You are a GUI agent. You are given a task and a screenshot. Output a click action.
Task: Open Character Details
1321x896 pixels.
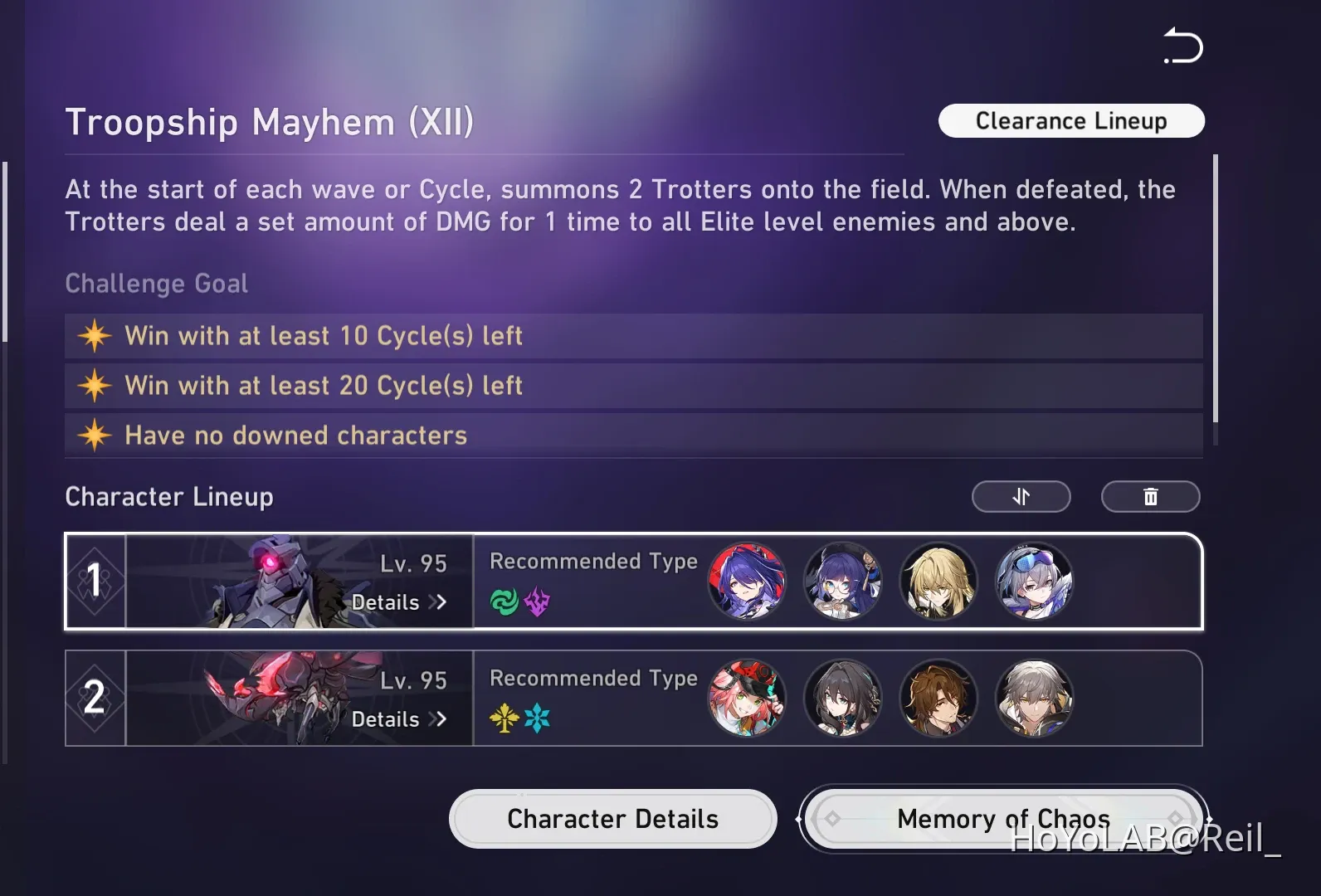pos(612,819)
